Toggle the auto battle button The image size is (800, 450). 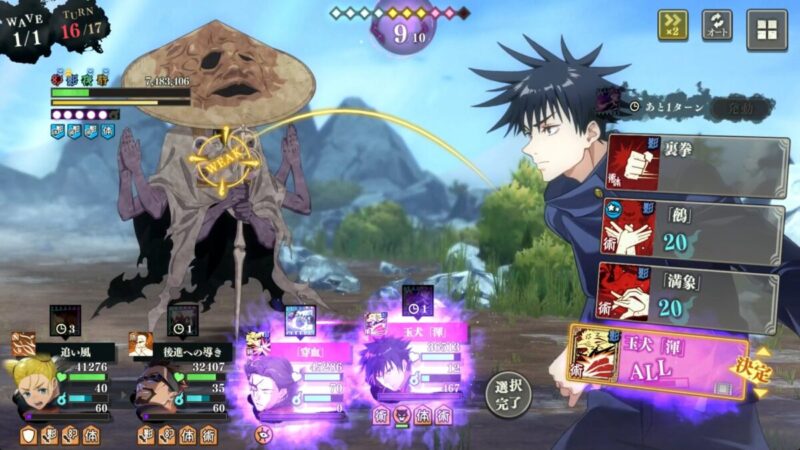point(717,26)
